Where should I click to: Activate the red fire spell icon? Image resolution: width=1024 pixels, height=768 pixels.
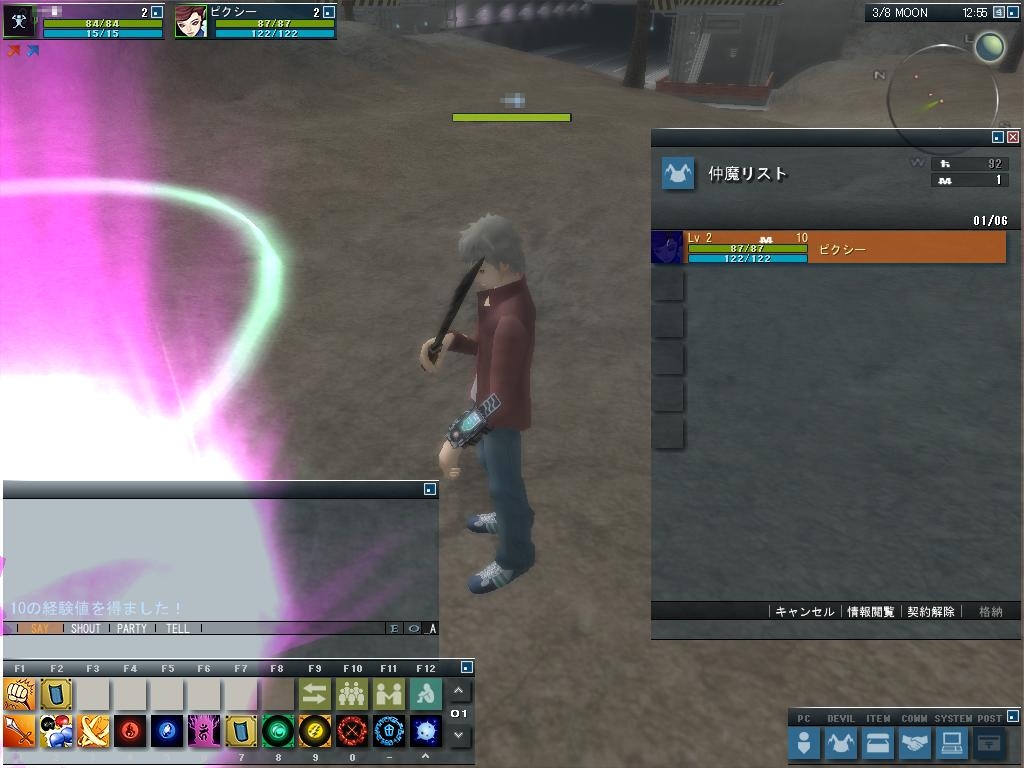(x=130, y=731)
